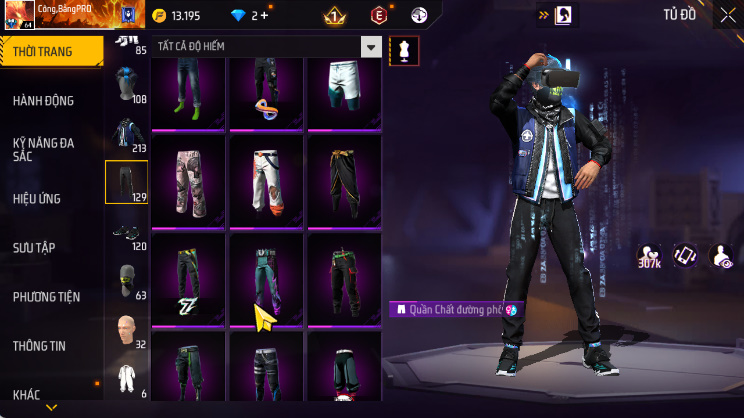The image size is (744, 418).
Task: Open the shoes category with 120 items
Action: (x=126, y=232)
